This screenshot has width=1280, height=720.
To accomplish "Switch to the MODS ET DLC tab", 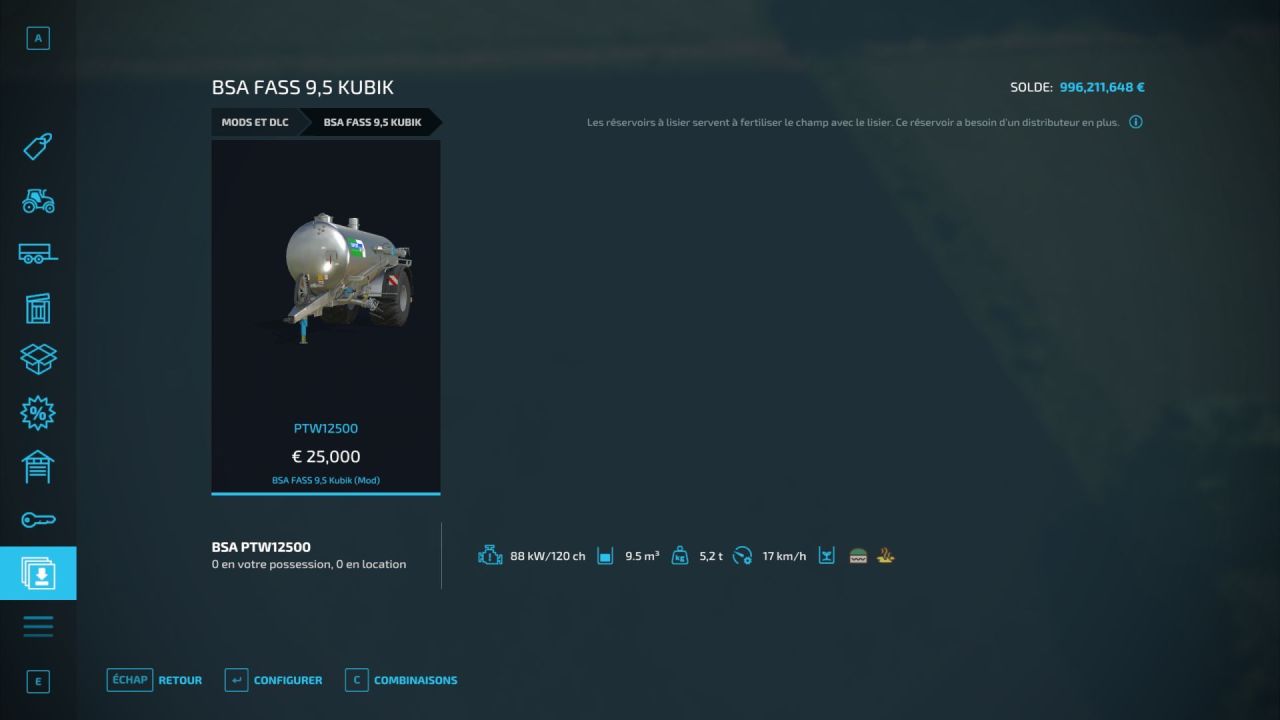I will (x=255, y=122).
